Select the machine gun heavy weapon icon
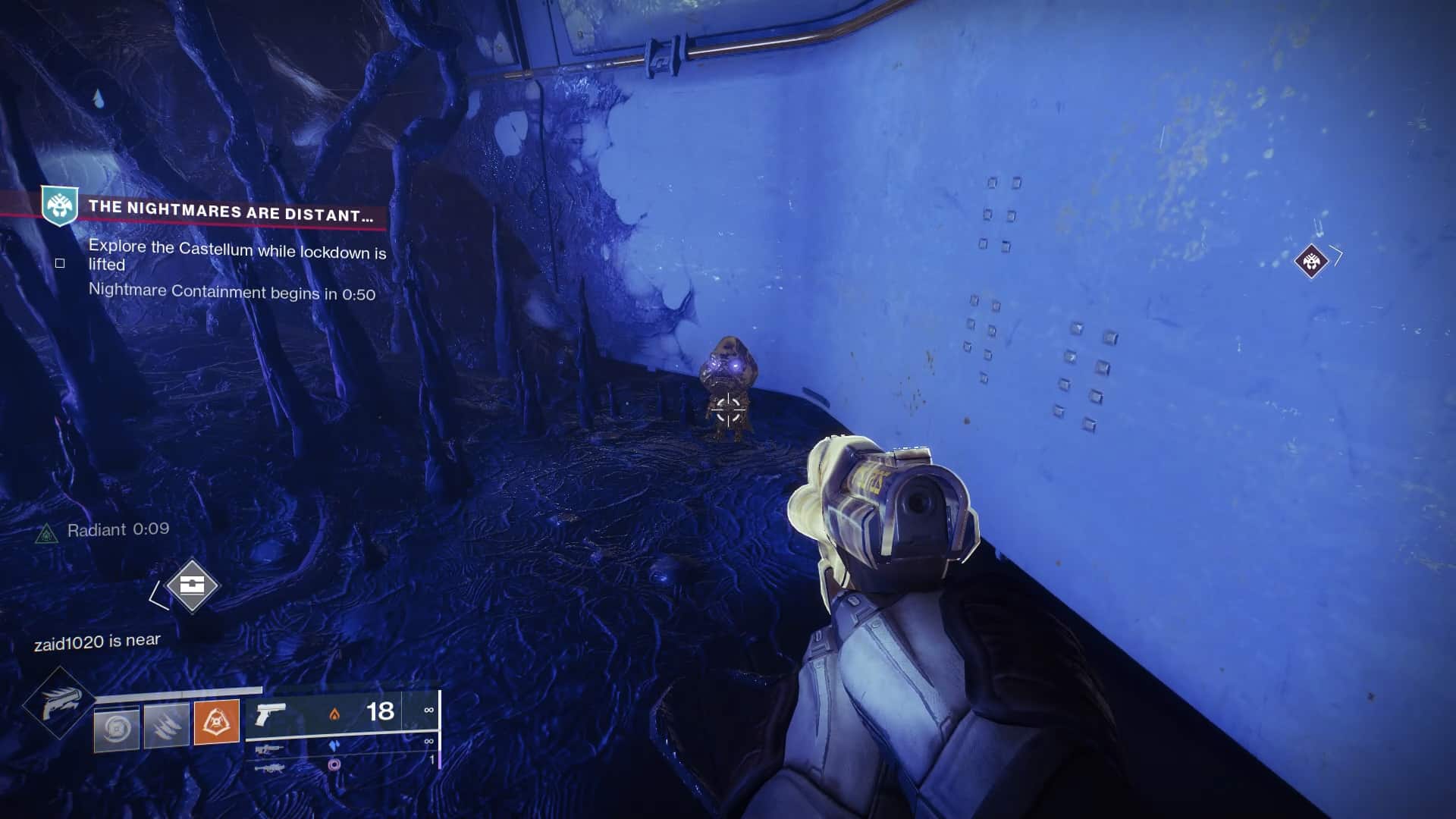This screenshot has width=1456, height=819. point(271,768)
